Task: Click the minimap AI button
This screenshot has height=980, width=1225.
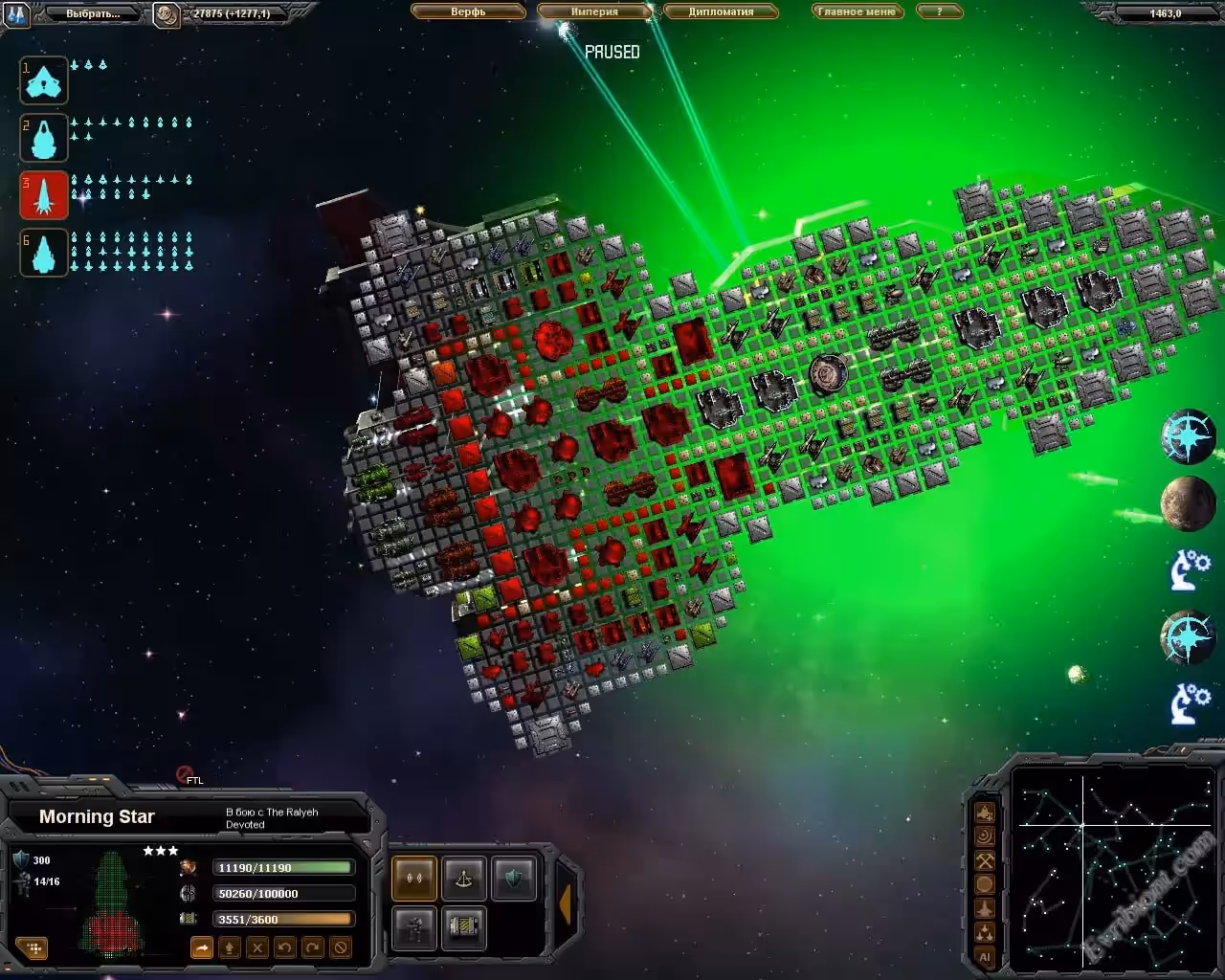Action: tap(984, 956)
